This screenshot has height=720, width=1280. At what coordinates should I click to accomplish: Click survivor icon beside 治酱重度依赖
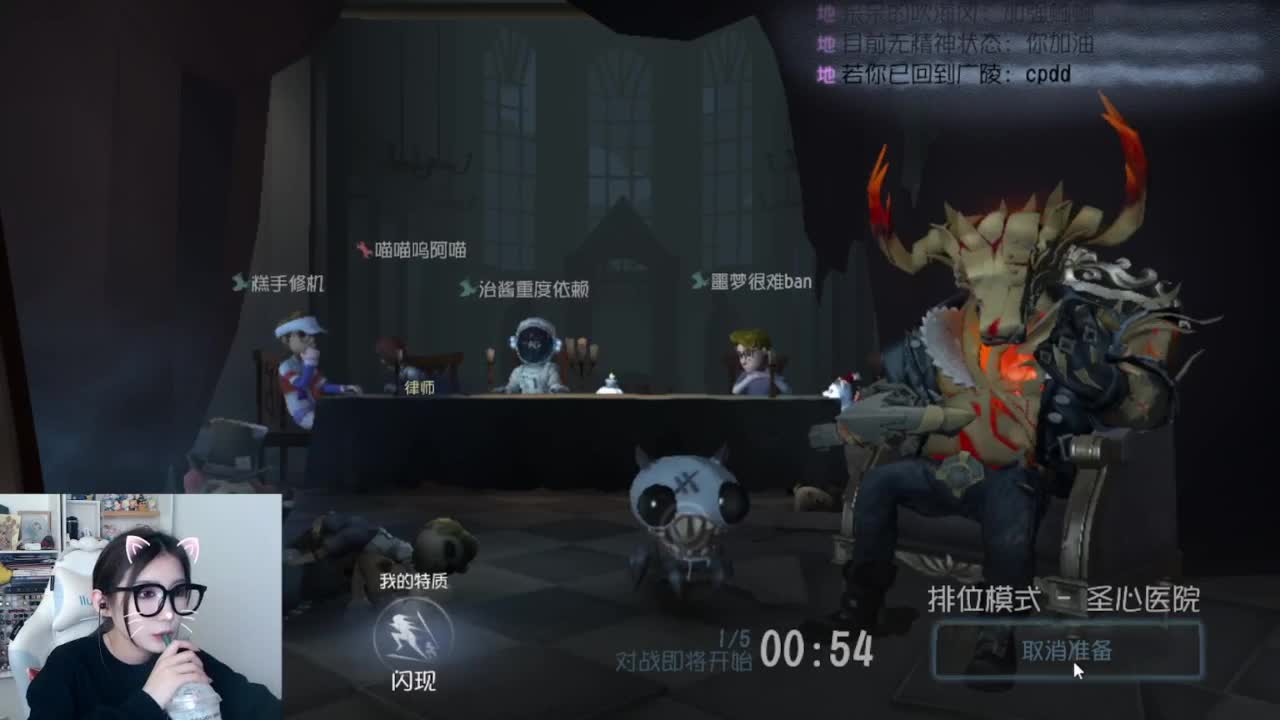(465, 288)
